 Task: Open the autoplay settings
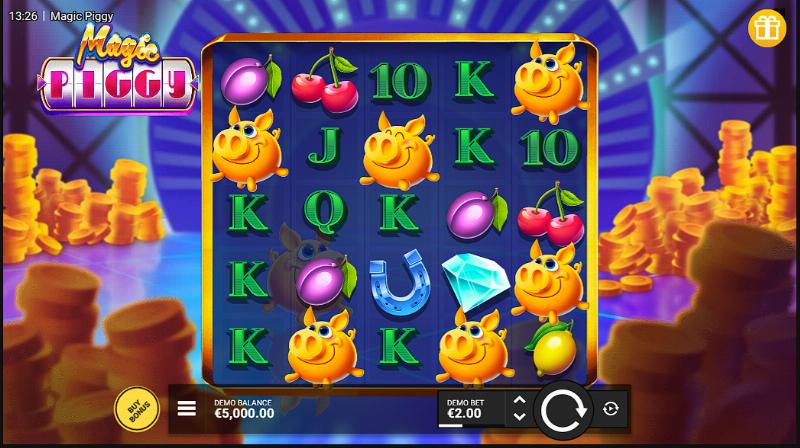[x=611, y=408]
